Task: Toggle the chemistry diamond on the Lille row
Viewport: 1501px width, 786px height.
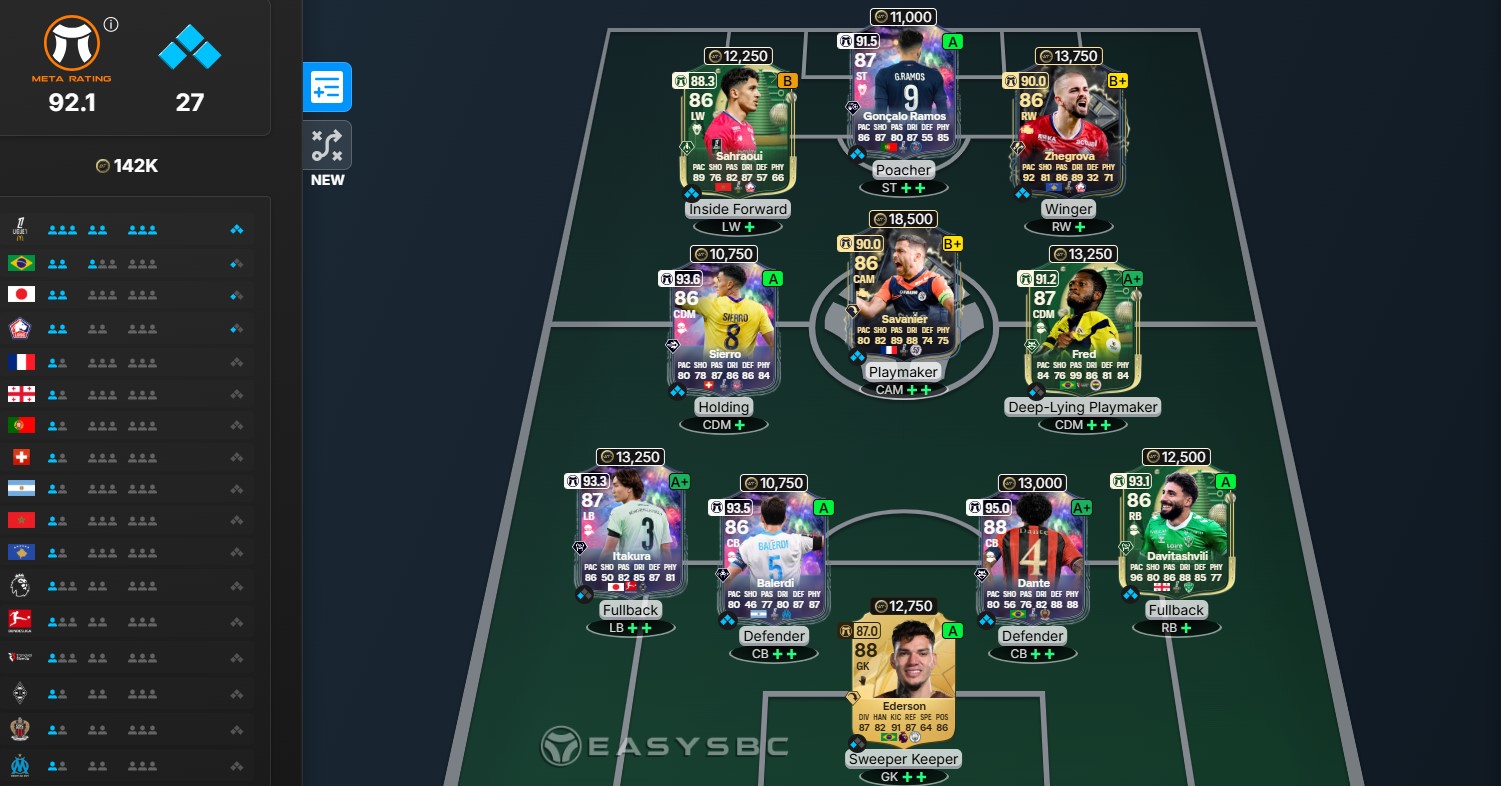Action: click(237, 327)
